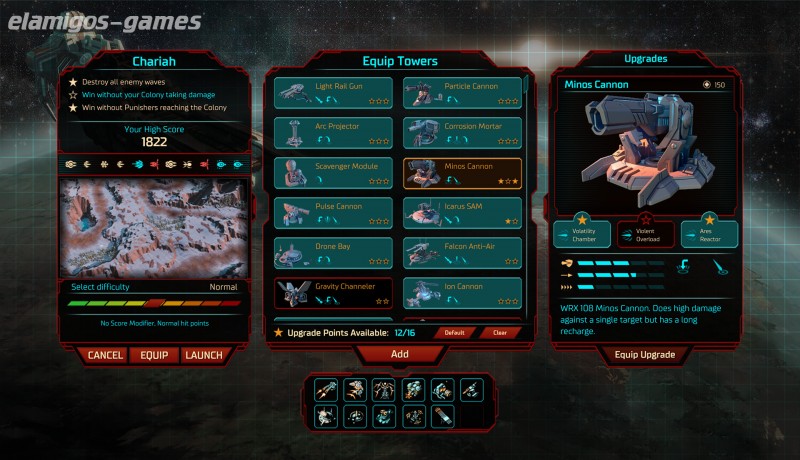Open the EQUIP panel button
The width and height of the screenshot is (800, 460).
click(154, 355)
